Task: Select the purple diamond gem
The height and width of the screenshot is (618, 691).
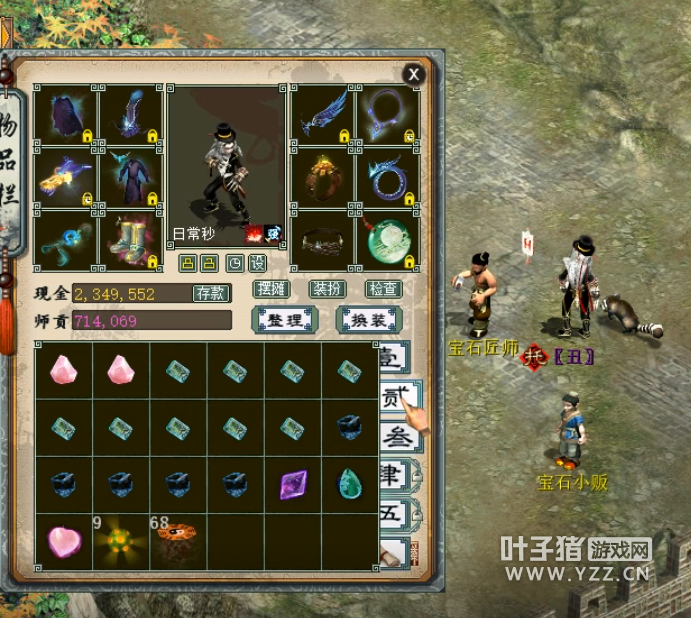Action: coord(294,485)
